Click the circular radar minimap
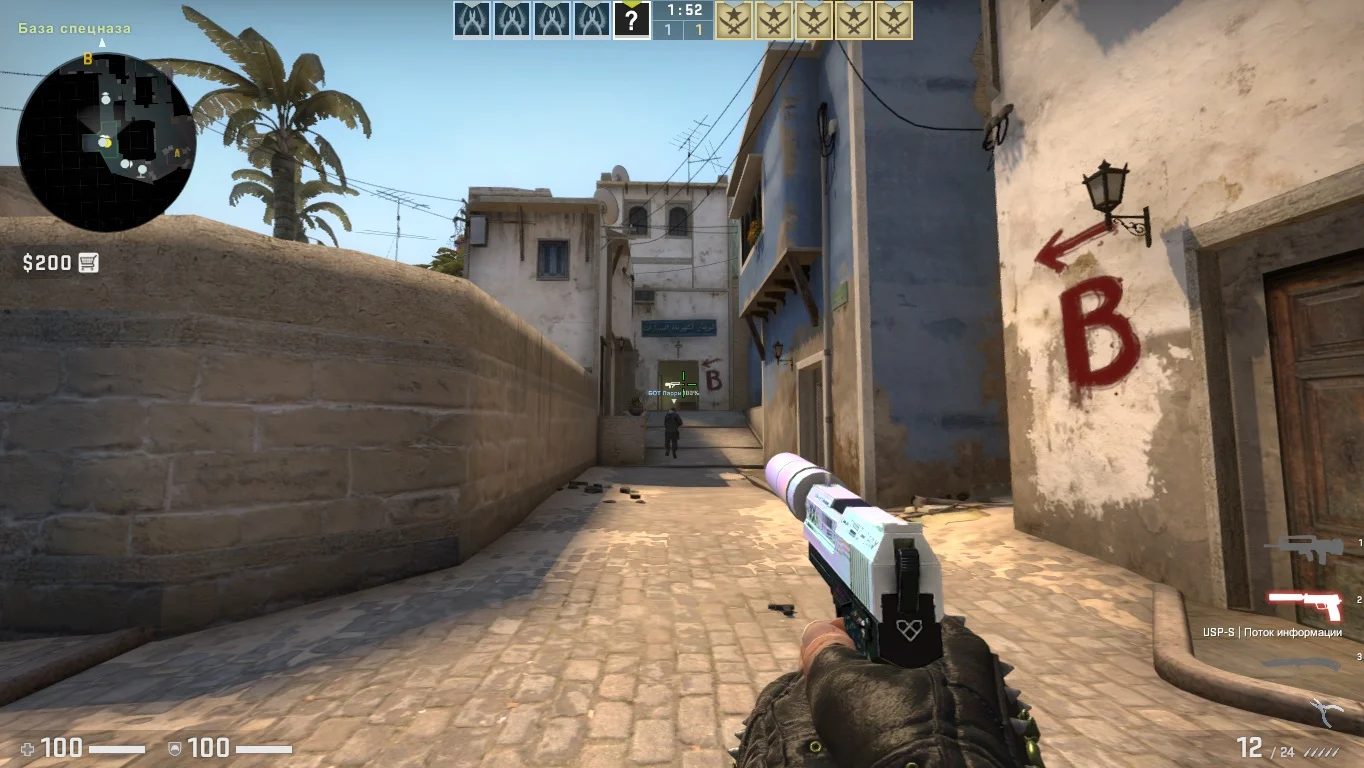Viewport: 1364px width, 768px height. [x=106, y=142]
